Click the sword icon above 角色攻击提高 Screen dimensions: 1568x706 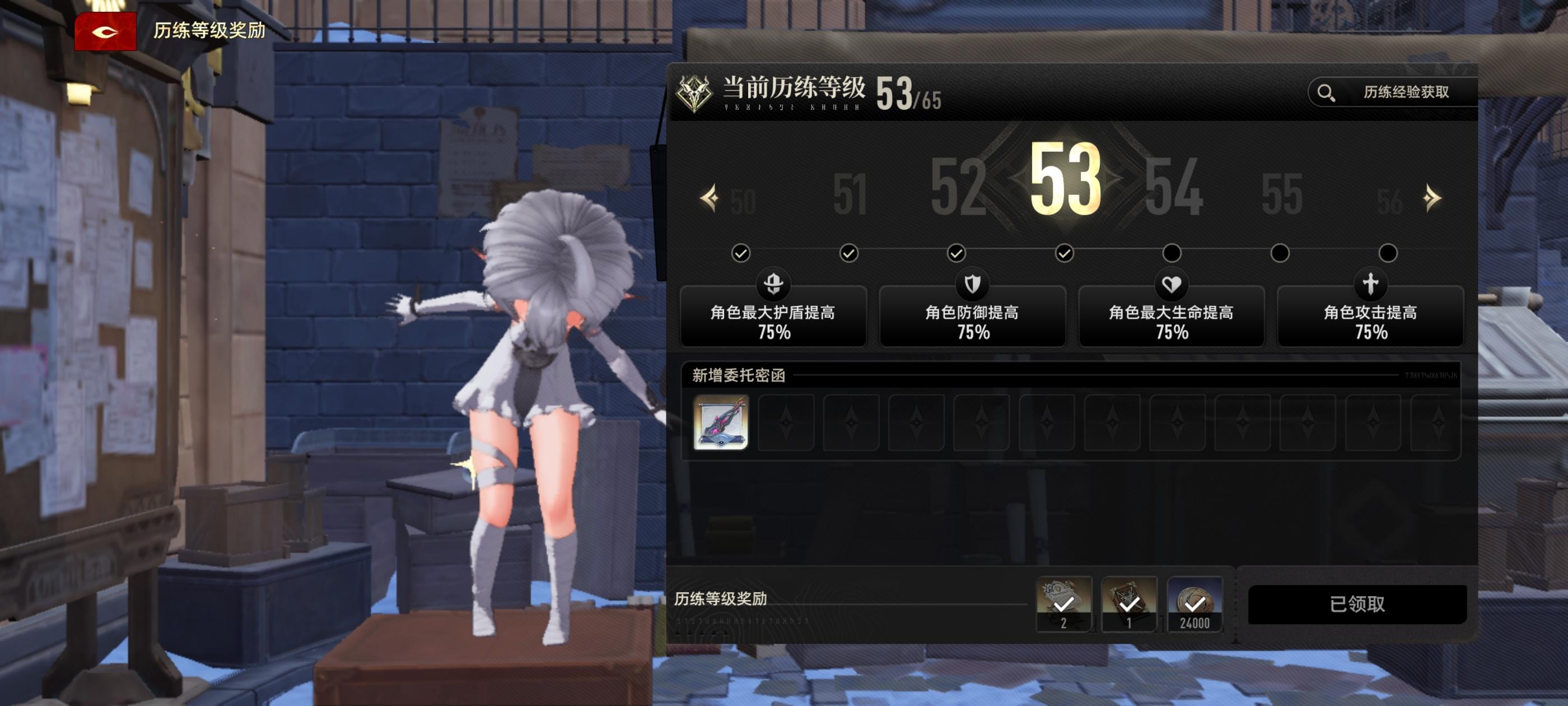tap(1370, 284)
